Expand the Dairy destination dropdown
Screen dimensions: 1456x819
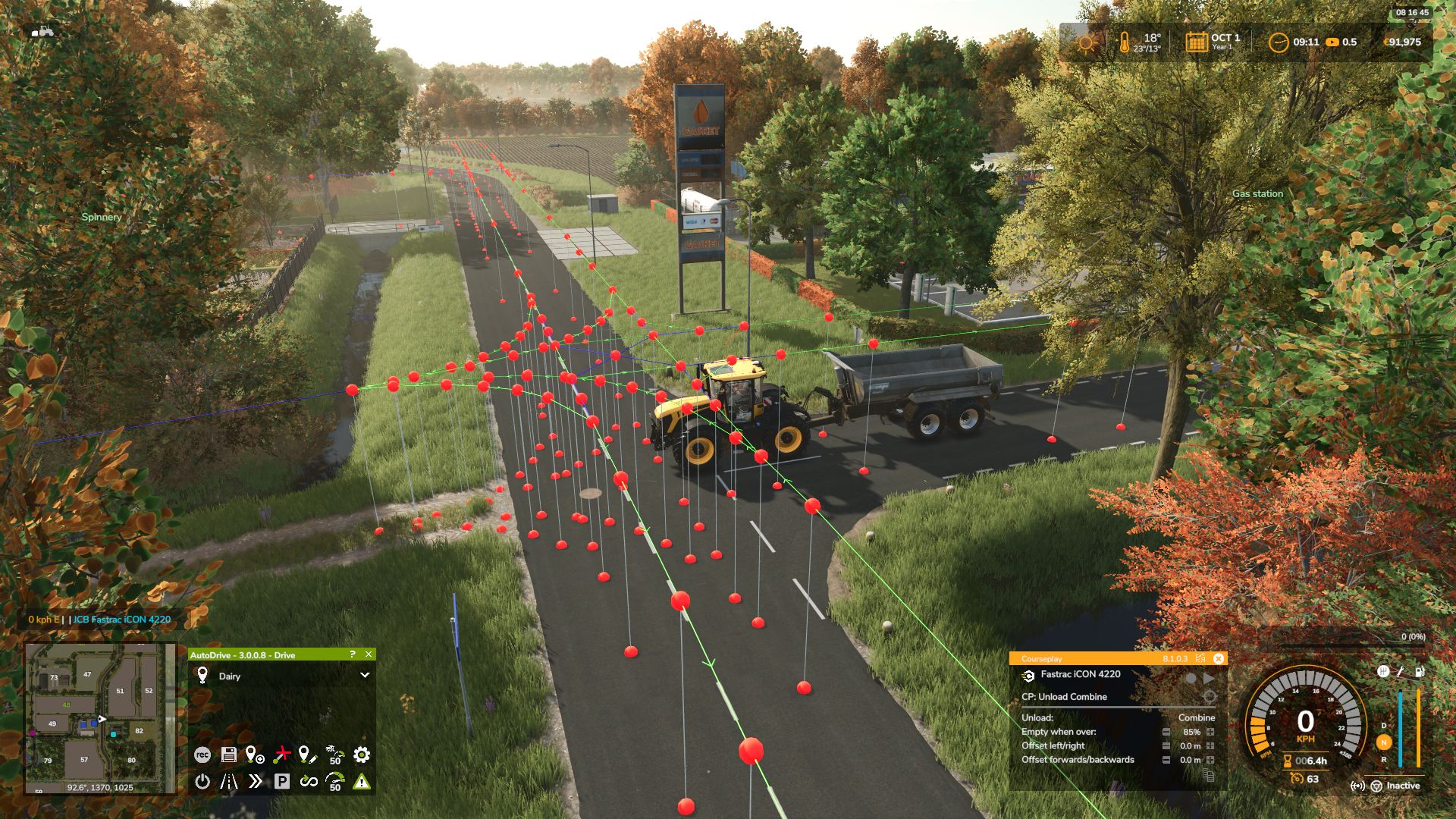click(x=365, y=675)
